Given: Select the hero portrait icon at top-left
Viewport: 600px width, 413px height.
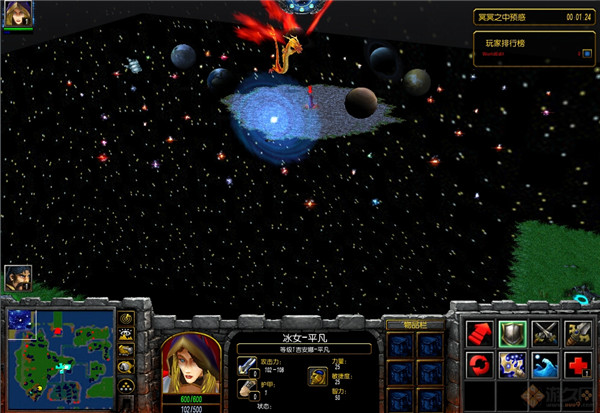Looking at the screenshot, I should pyautogui.click(x=18, y=13).
